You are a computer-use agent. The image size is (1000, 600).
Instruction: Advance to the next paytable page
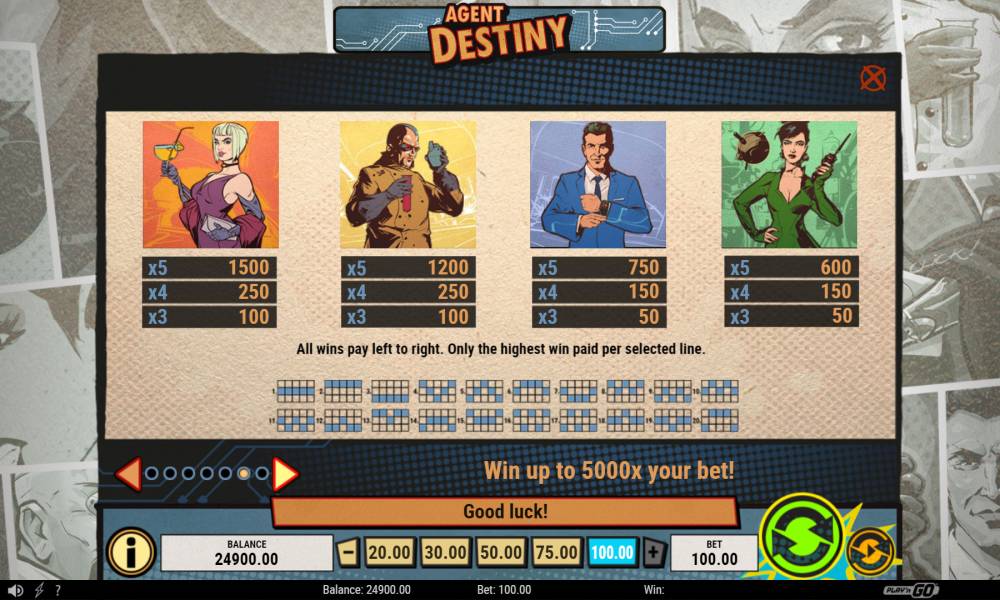click(x=285, y=474)
